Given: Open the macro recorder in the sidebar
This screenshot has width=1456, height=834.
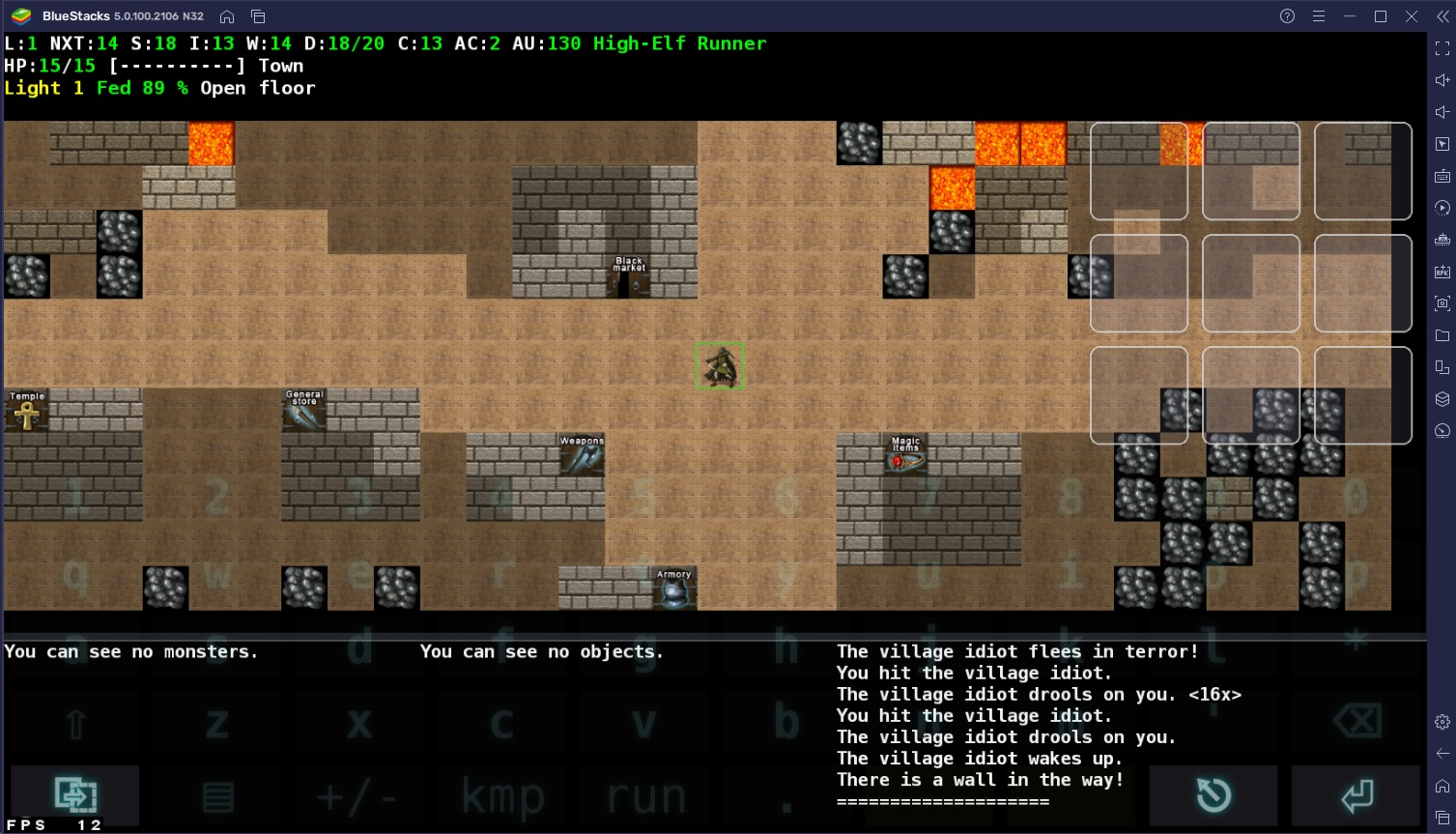Looking at the screenshot, I should (1441, 208).
